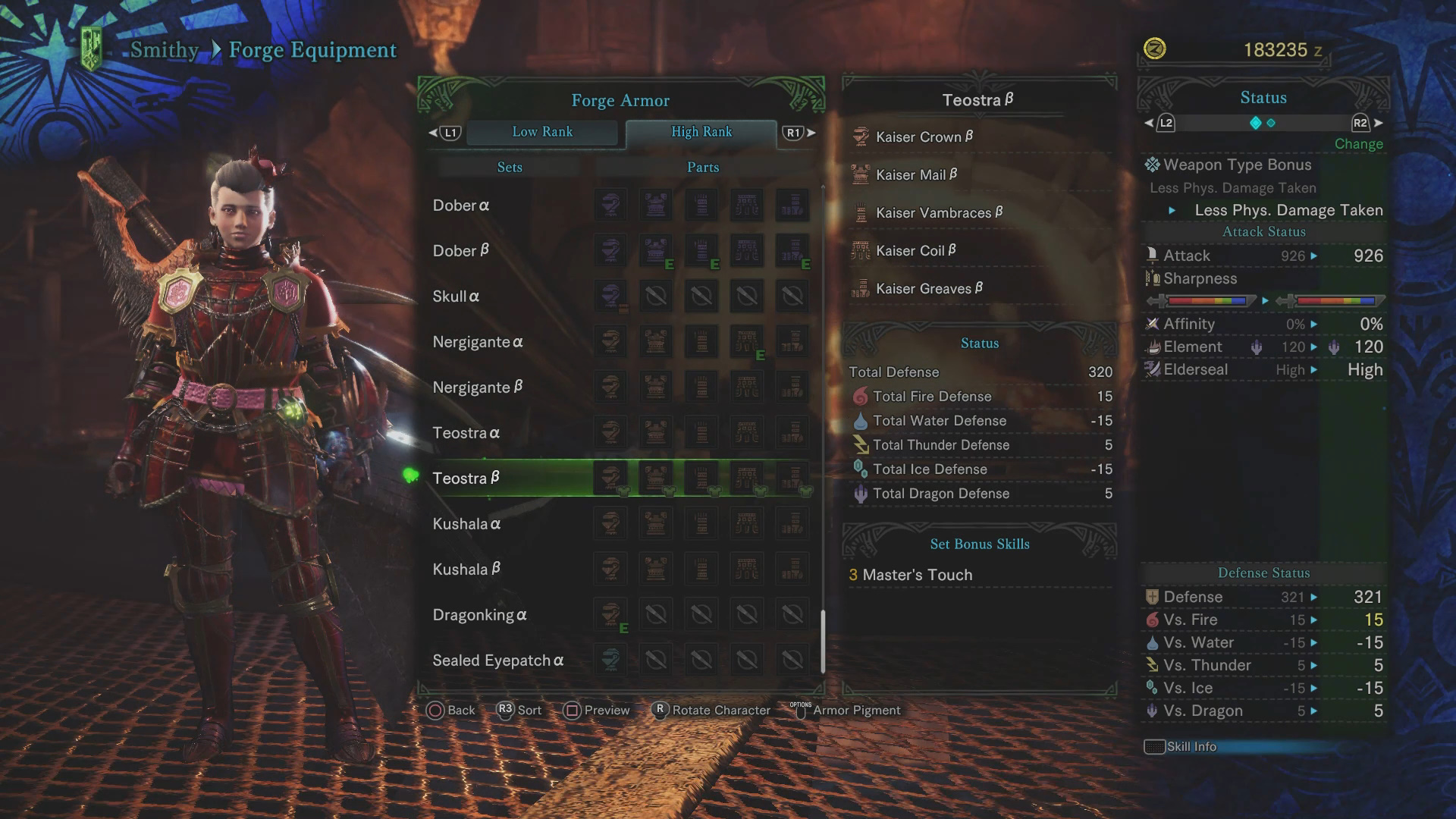Click Change under Weapon Type Bonus
The image size is (1456, 819).
tap(1358, 143)
